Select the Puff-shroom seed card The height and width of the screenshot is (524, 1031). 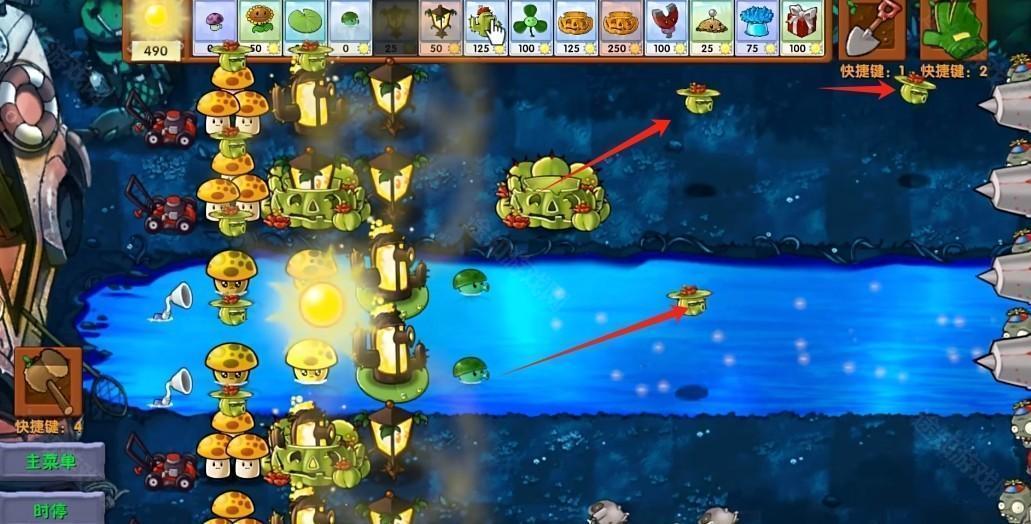[214, 27]
